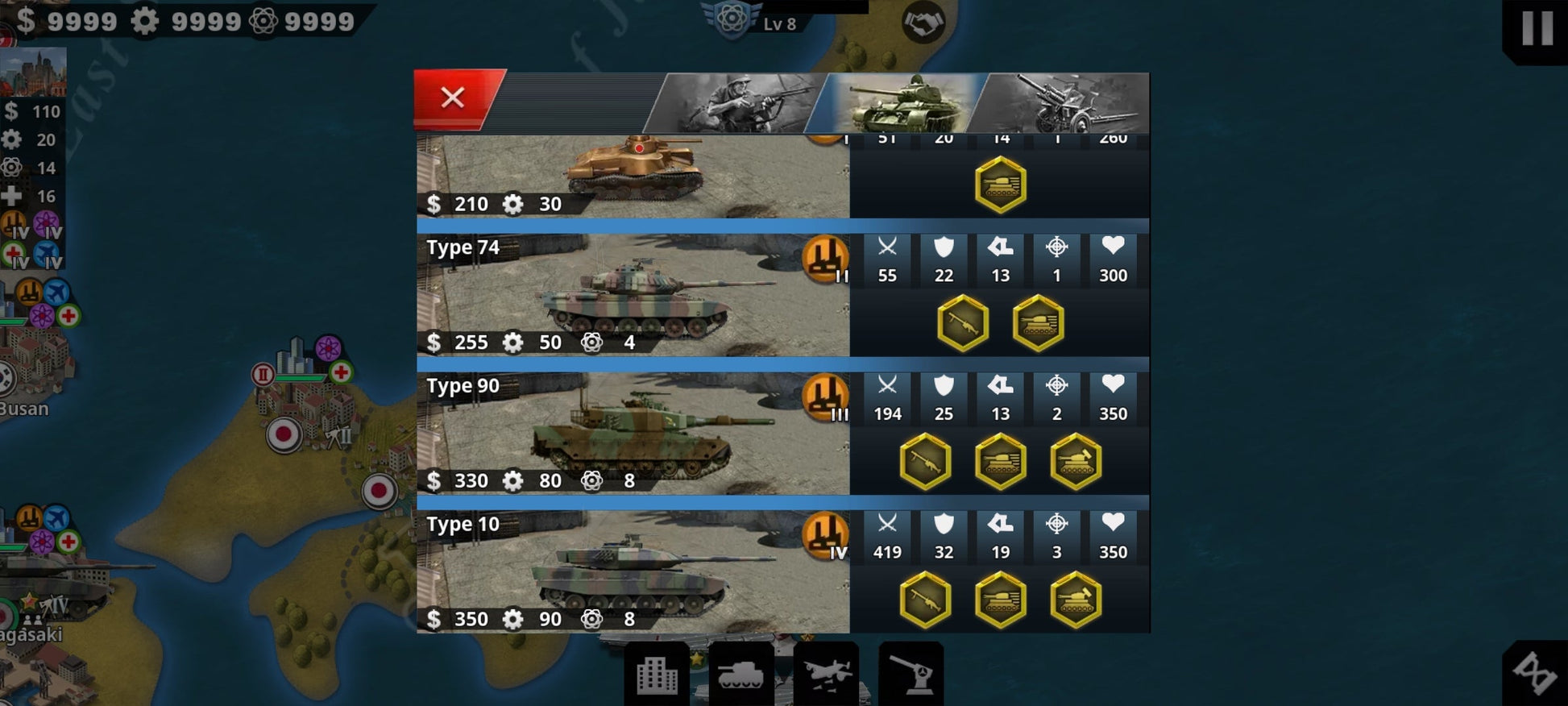This screenshot has height=706, width=1568.
Task: Purchase the Type 10 tank
Action: [x=633, y=572]
